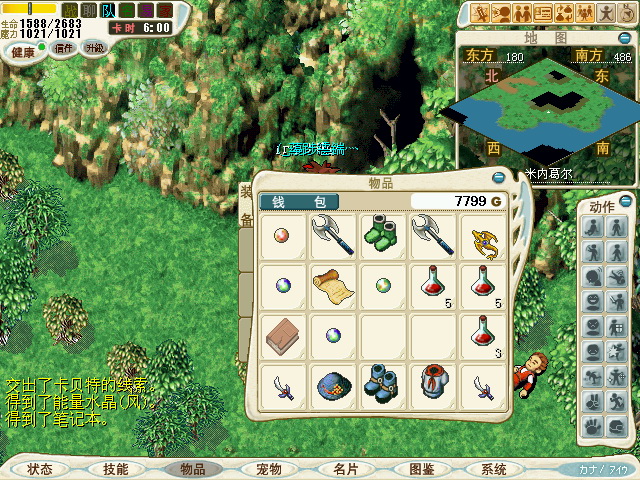Switch to the 技能 skills tab
The height and width of the screenshot is (480, 640).
point(115,469)
